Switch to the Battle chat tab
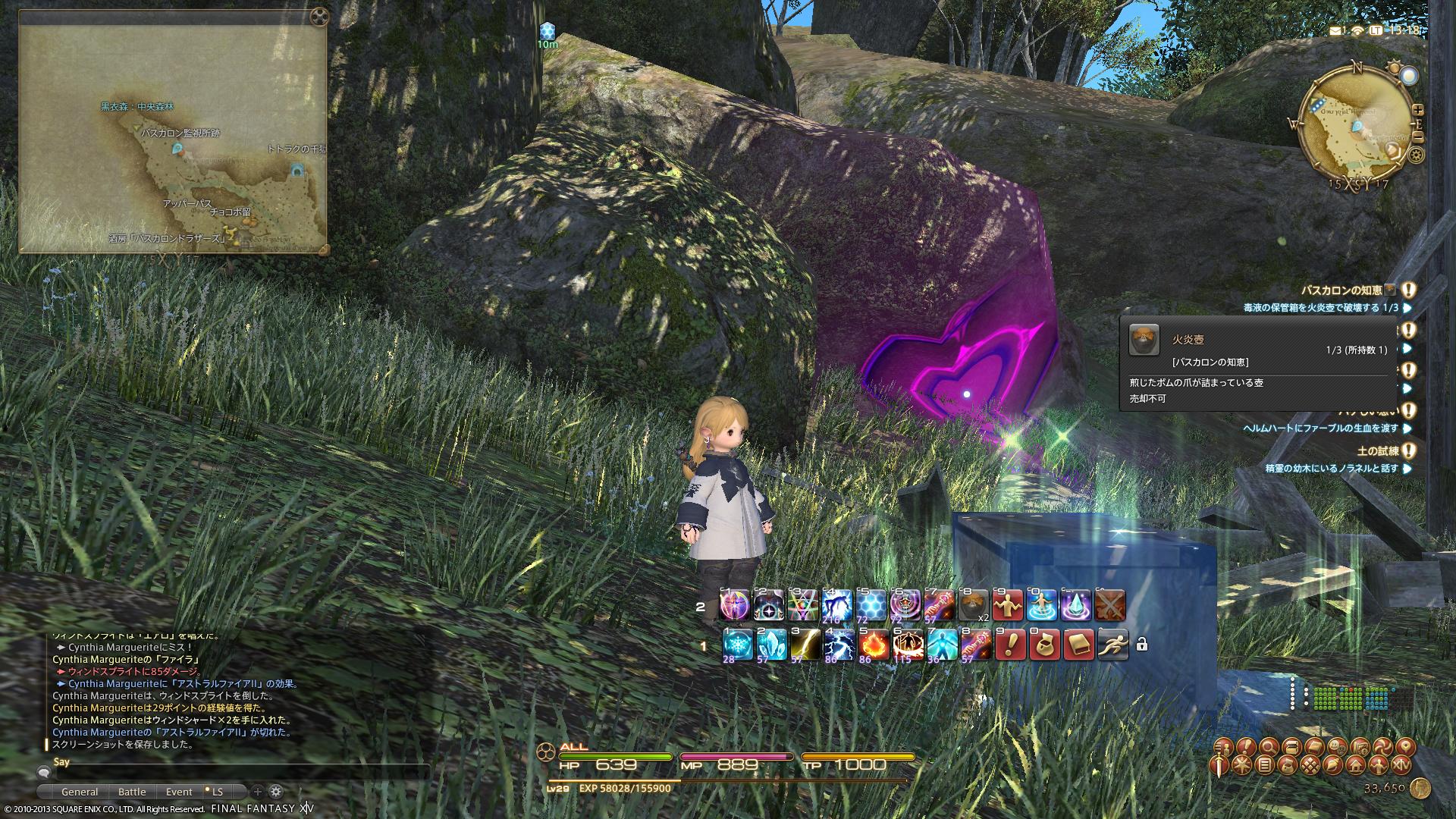Screen dimensions: 1456x819 coord(132,792)
